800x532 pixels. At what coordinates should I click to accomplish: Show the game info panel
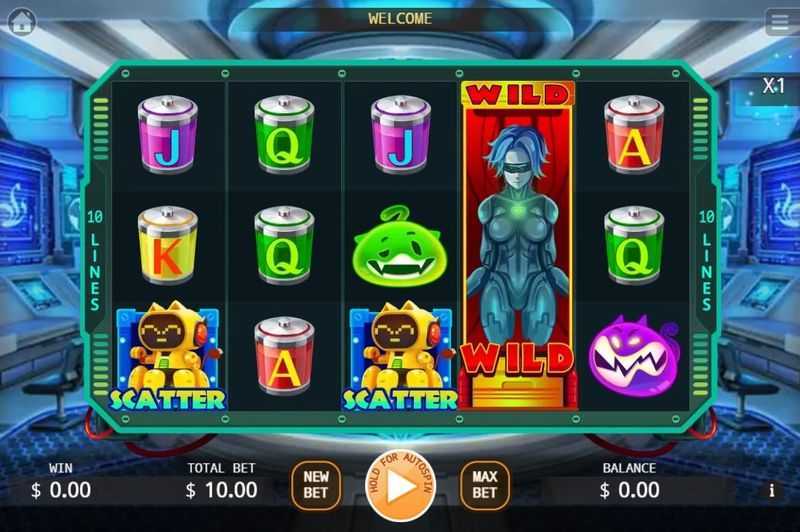(772, 491)
